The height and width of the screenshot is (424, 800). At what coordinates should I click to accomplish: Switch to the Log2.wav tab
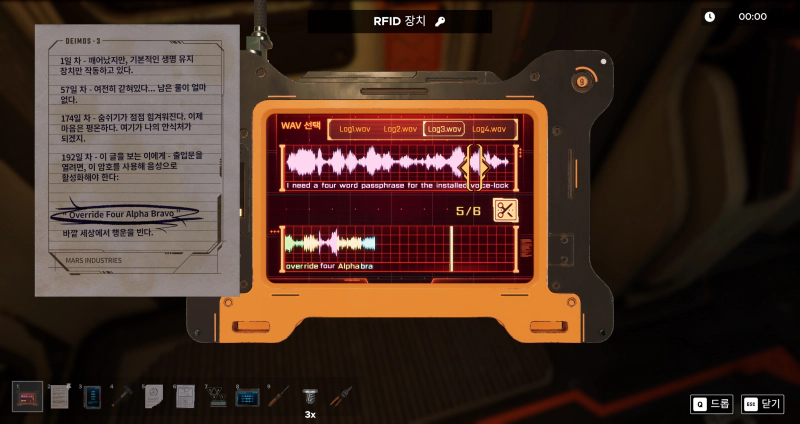click(399, 129)
